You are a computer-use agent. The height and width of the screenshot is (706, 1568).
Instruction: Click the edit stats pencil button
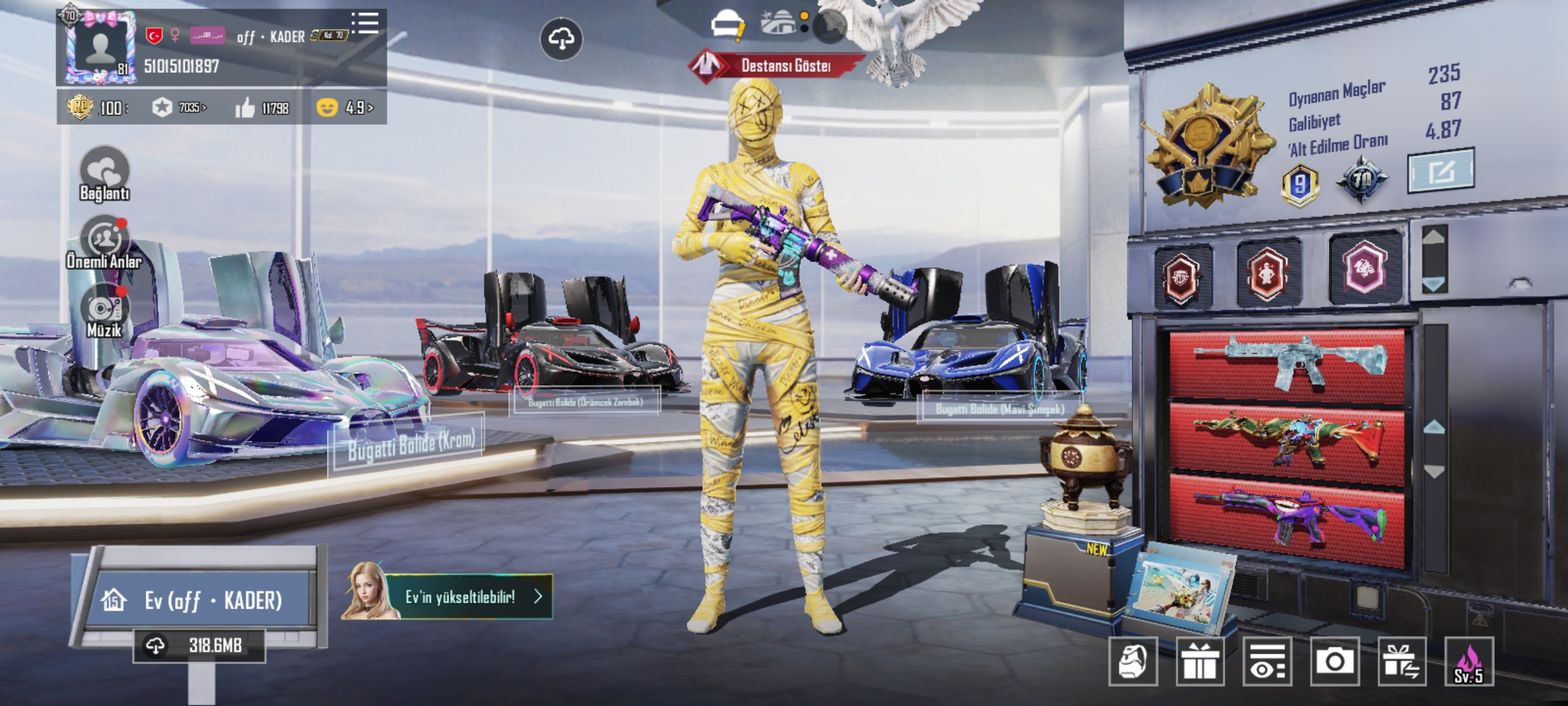[1441, 171]
